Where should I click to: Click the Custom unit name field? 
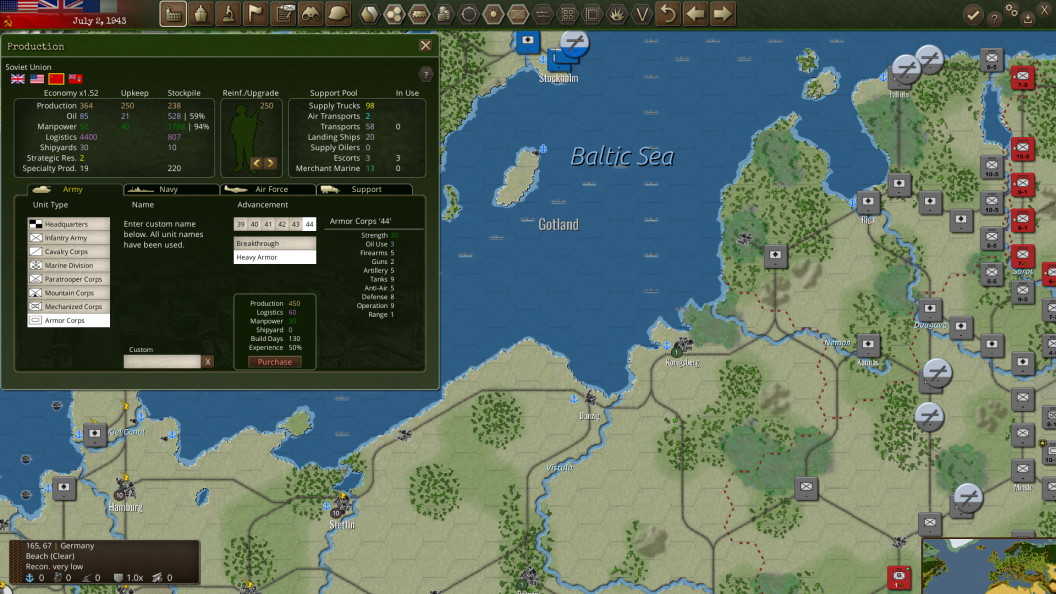[x=162, y=362]
